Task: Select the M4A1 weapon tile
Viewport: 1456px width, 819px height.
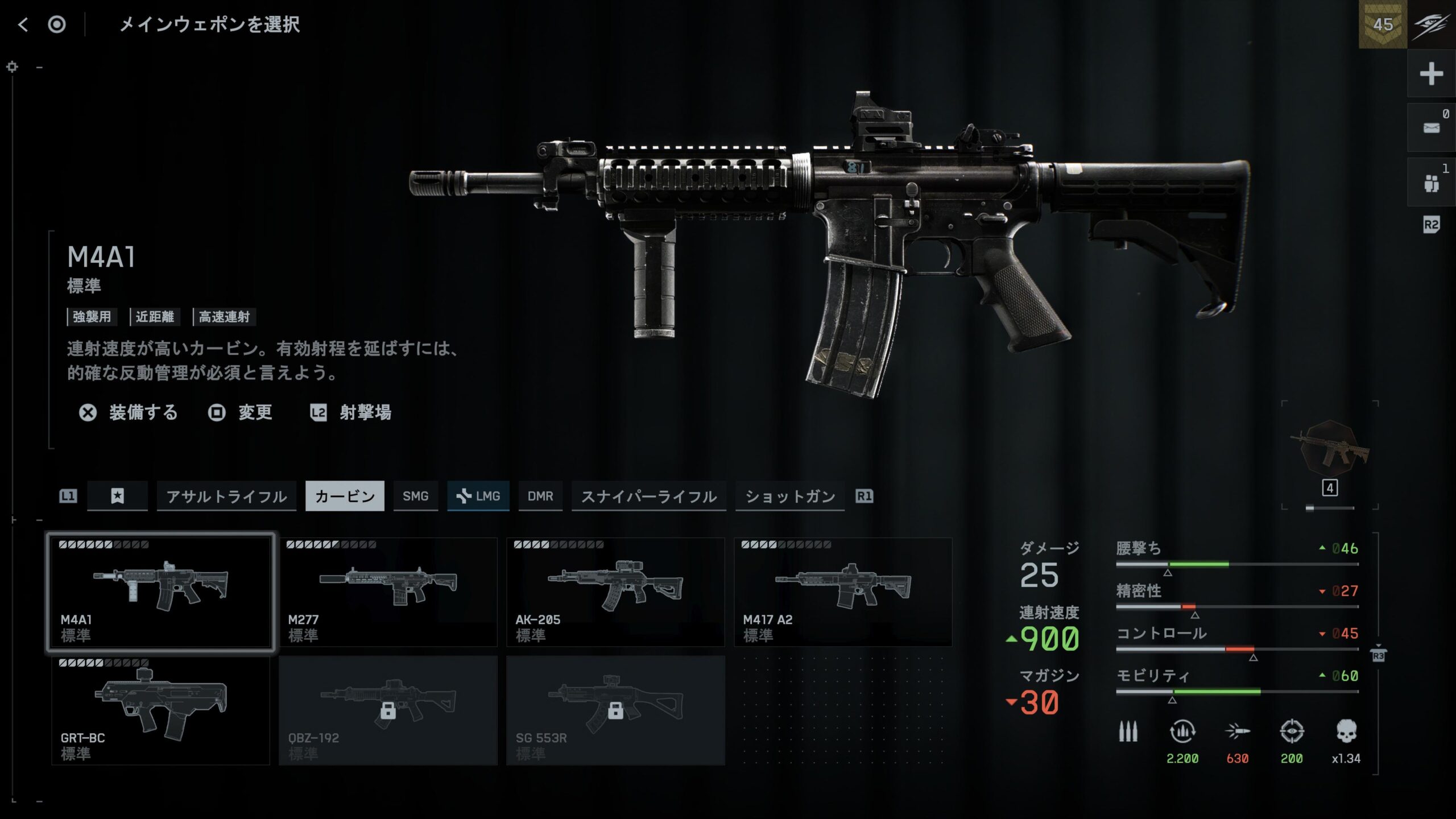Action: [161, 591]
